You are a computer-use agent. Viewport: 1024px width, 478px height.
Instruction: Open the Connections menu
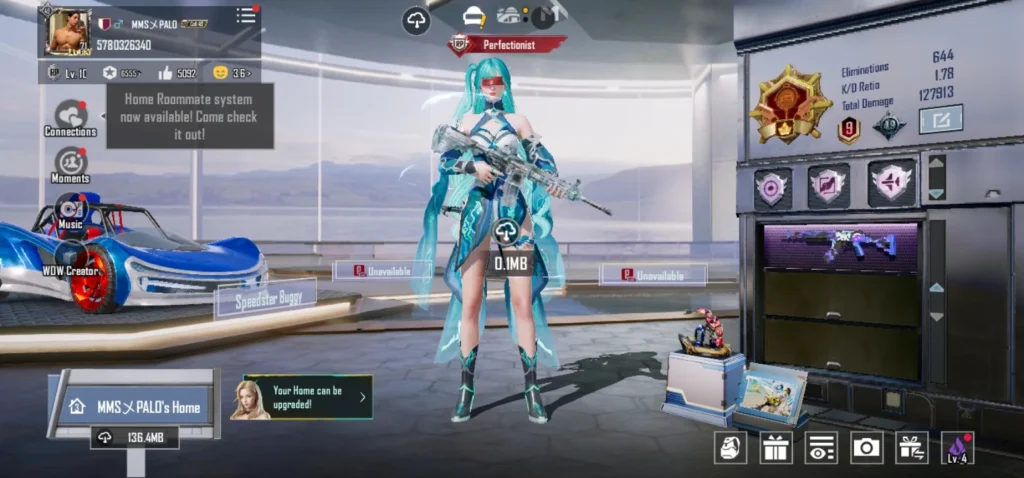click(70, 115)
